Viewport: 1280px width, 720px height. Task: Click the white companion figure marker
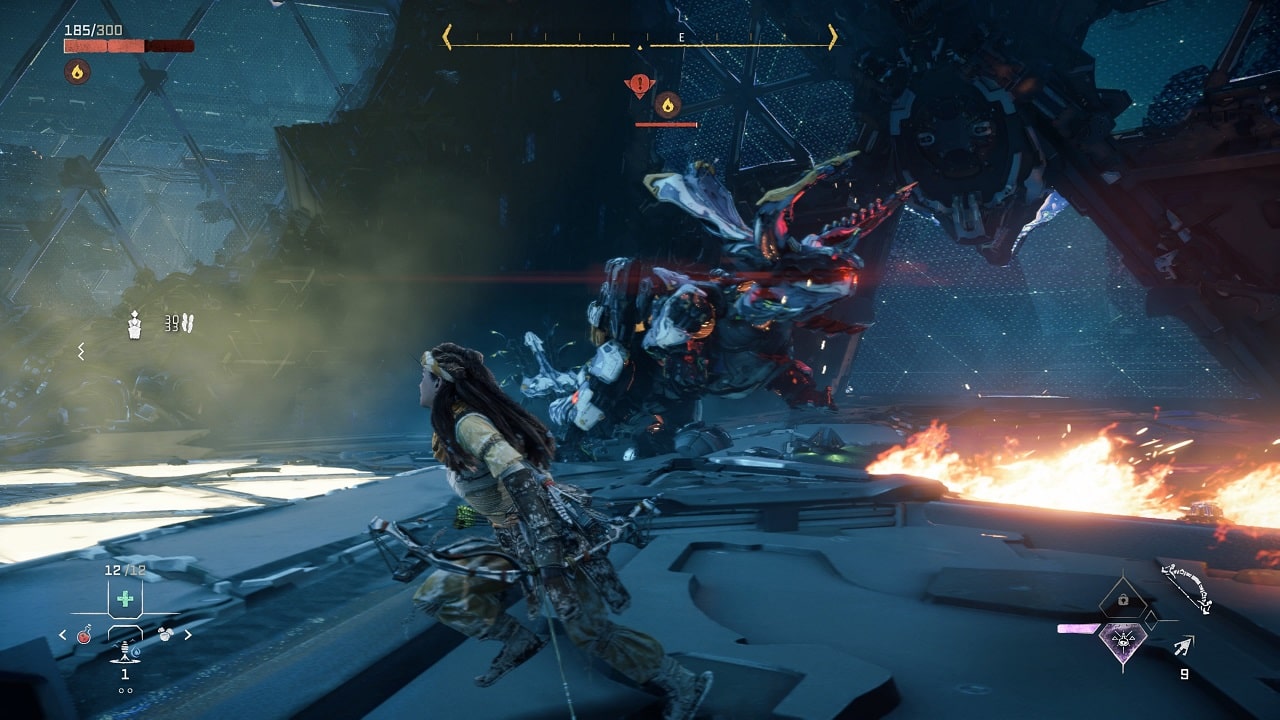click(x=135, y=324)
